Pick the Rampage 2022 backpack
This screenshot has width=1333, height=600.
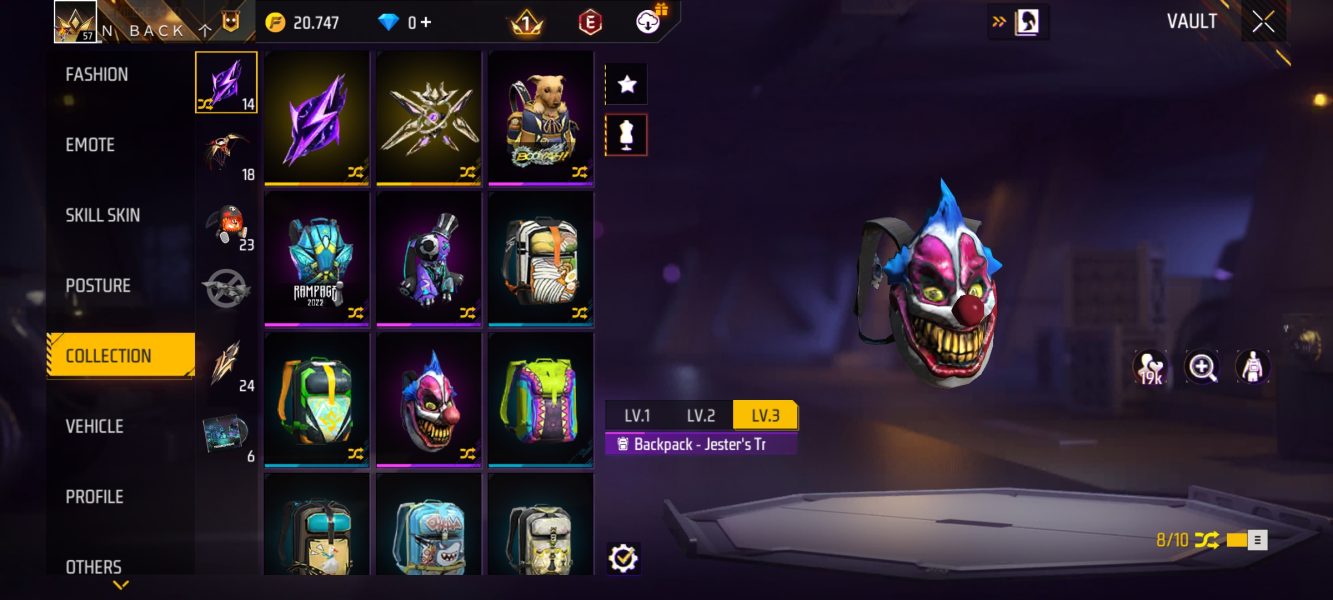[x=317, y=259]
